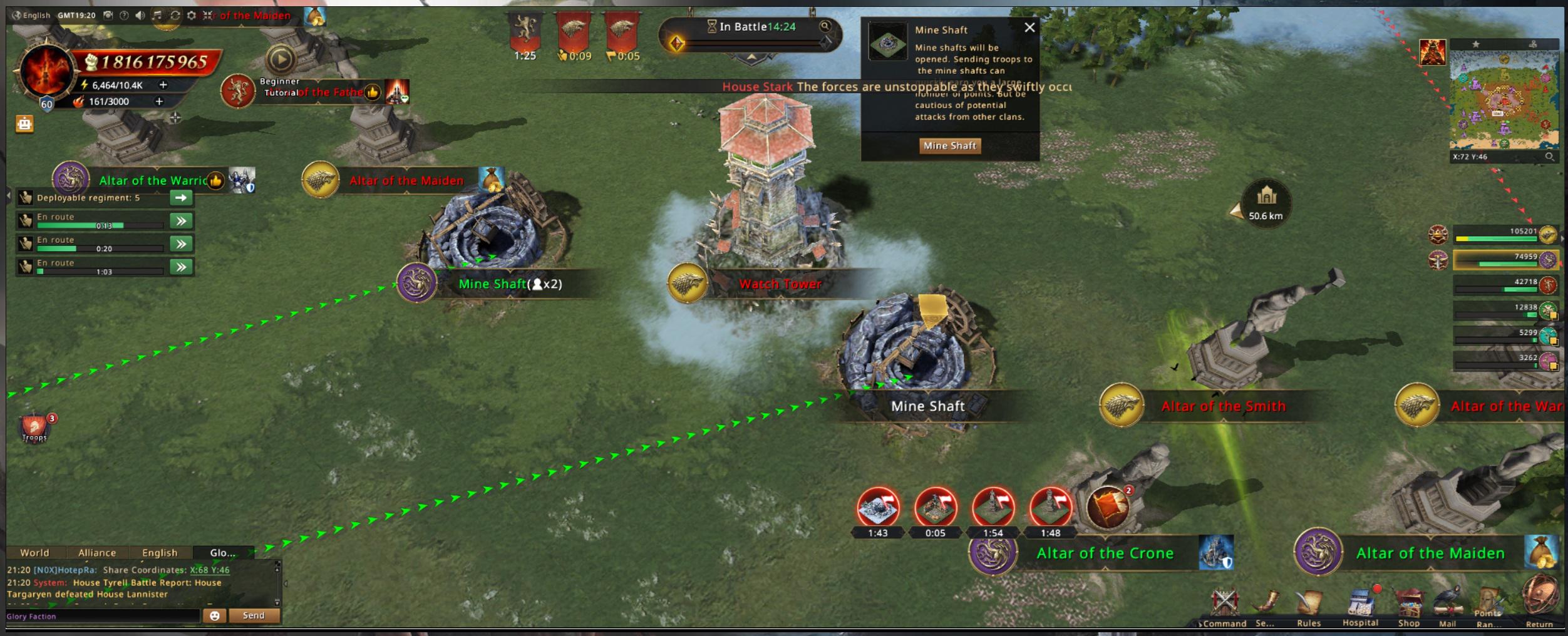Switch to the Alliance chat tab

click(x=97, y=553)
